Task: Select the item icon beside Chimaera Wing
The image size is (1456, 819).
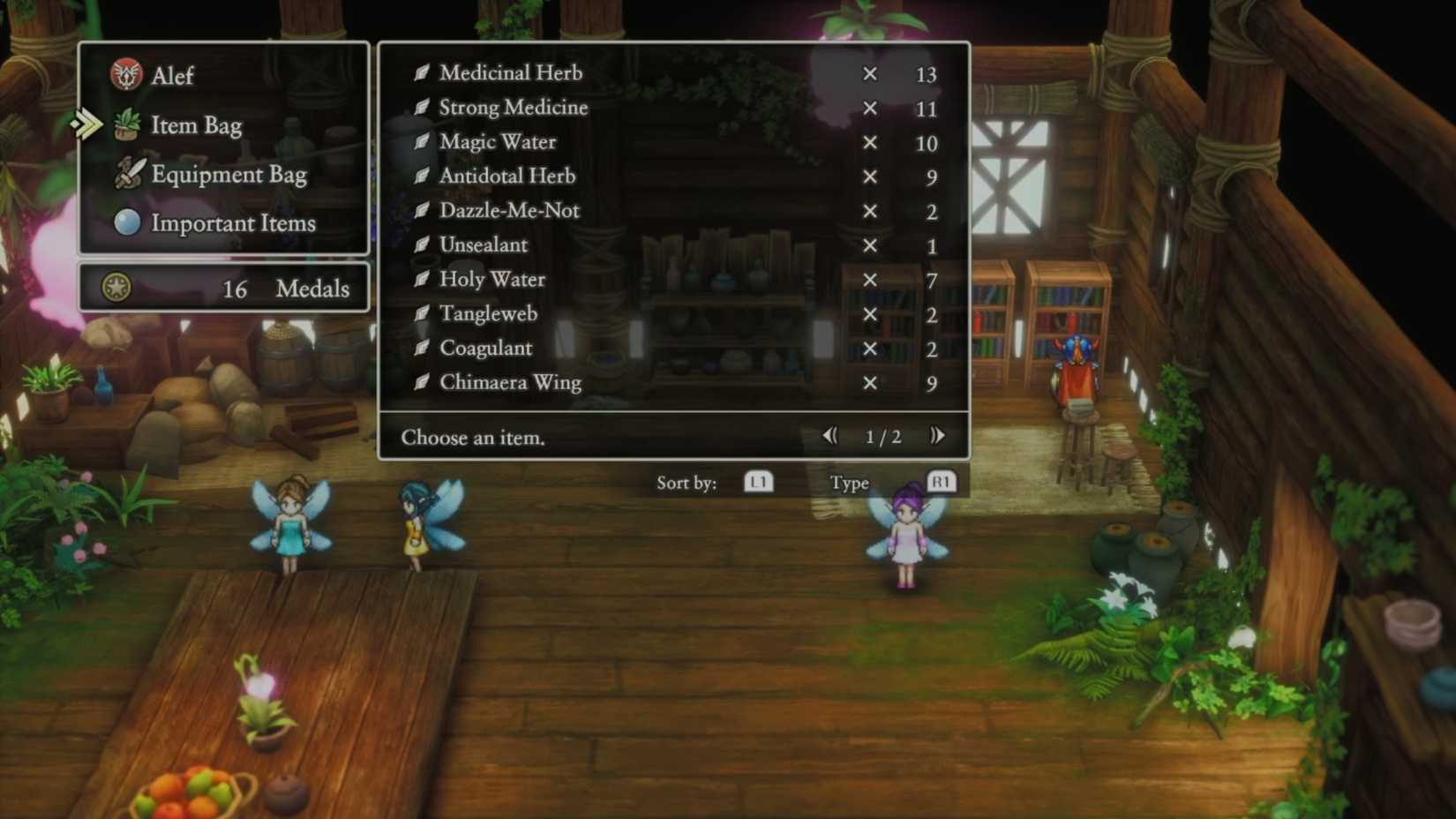Action: (x=421, y=382)
